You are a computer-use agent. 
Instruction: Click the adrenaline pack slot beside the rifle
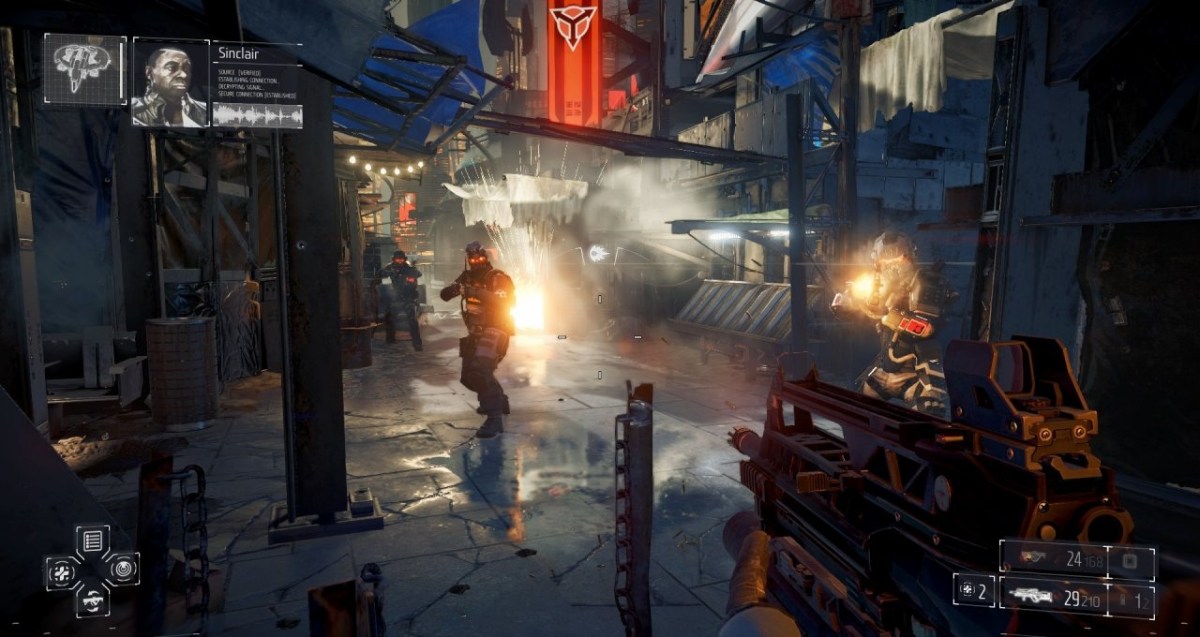[973, 590]
